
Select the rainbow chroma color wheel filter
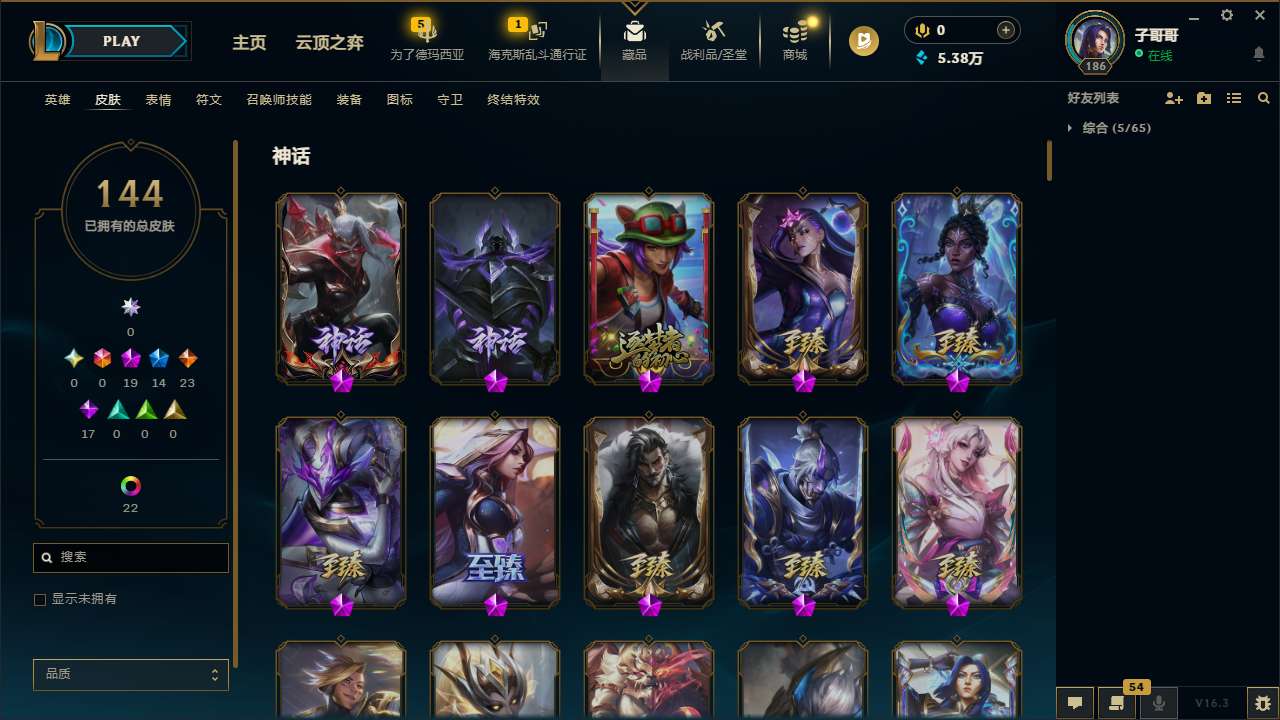click(130, 487)
